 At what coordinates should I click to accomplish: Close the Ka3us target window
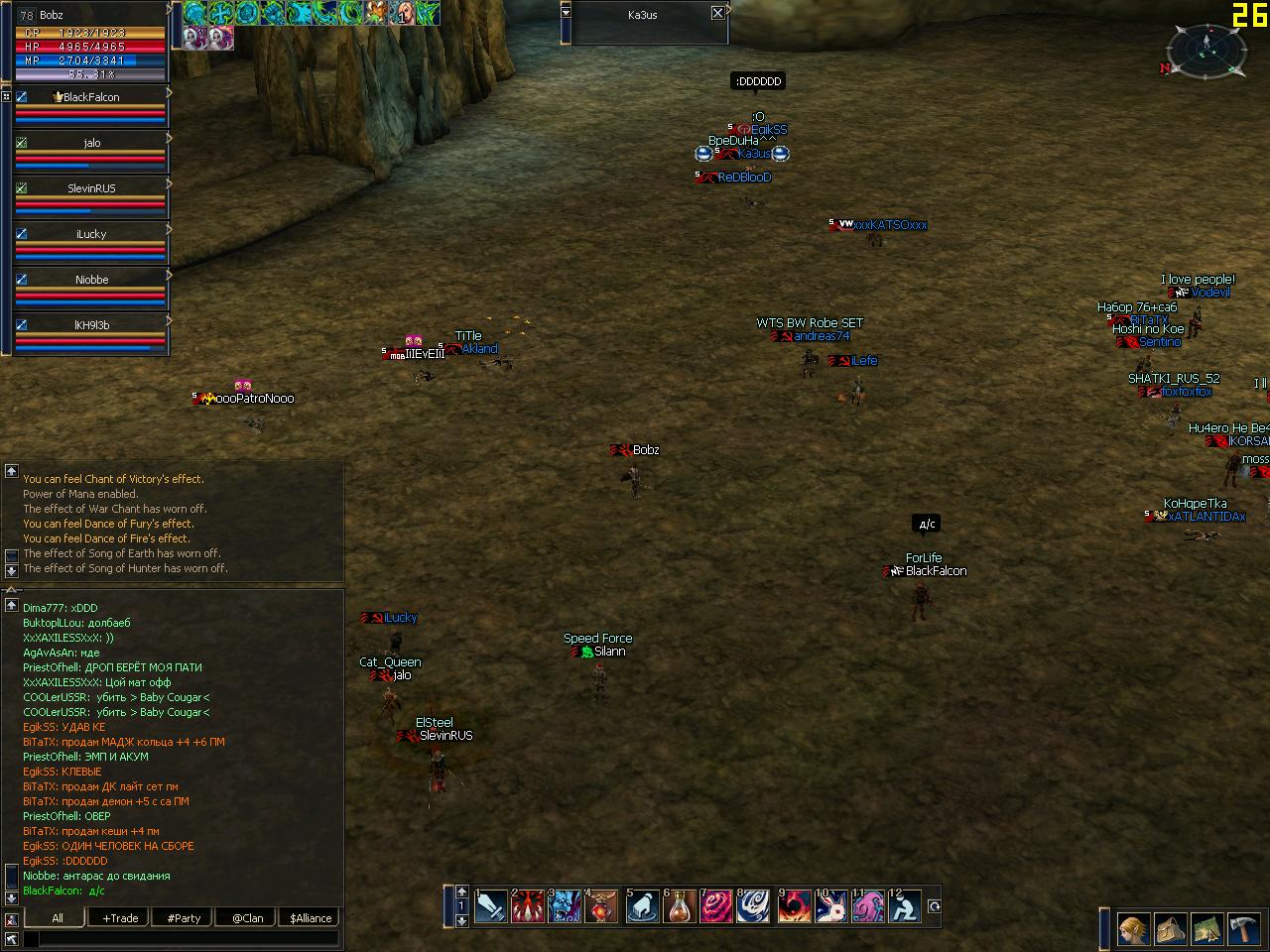[x=717, y=13]
